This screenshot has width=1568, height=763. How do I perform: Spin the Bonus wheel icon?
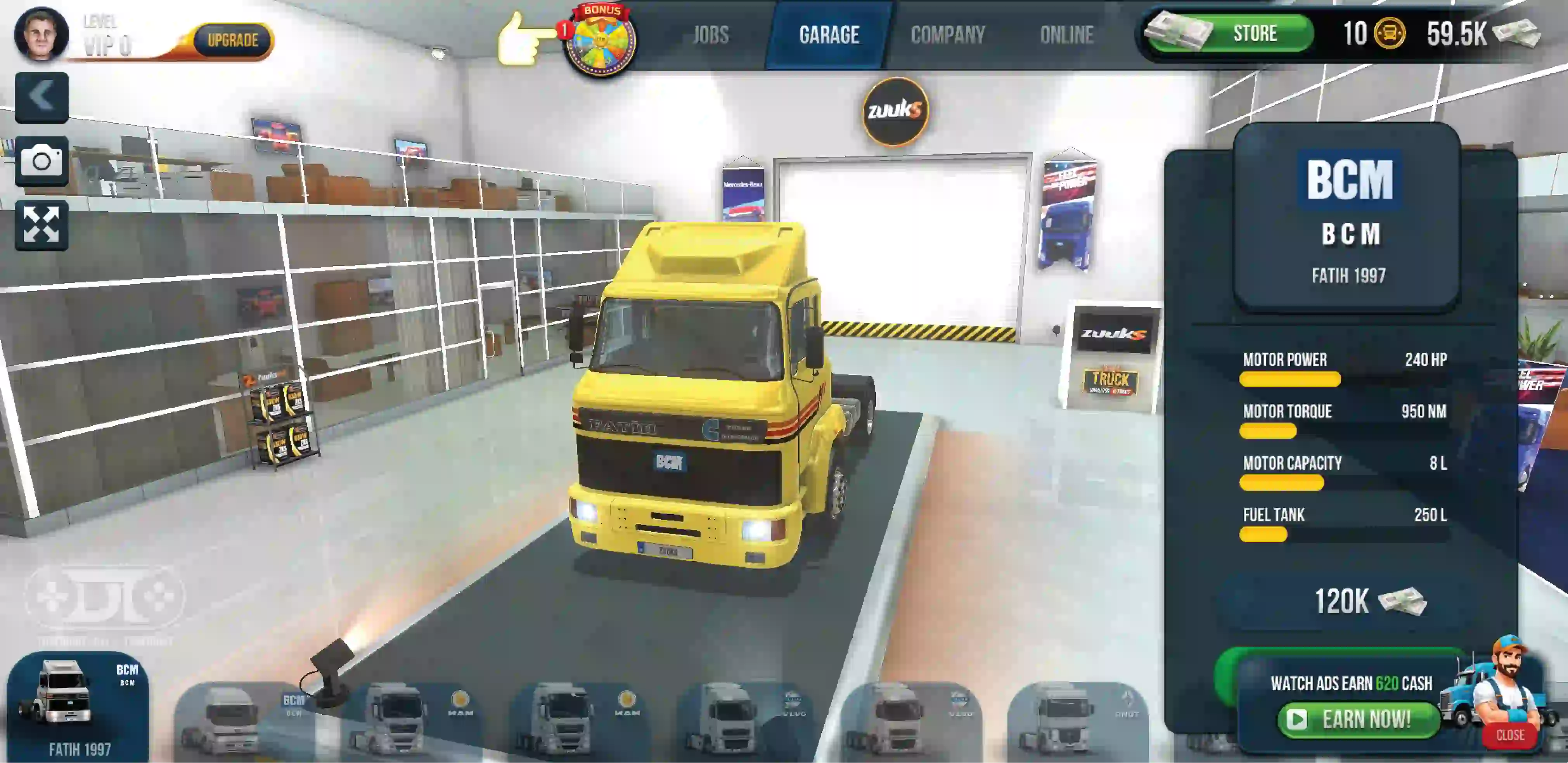600,41
